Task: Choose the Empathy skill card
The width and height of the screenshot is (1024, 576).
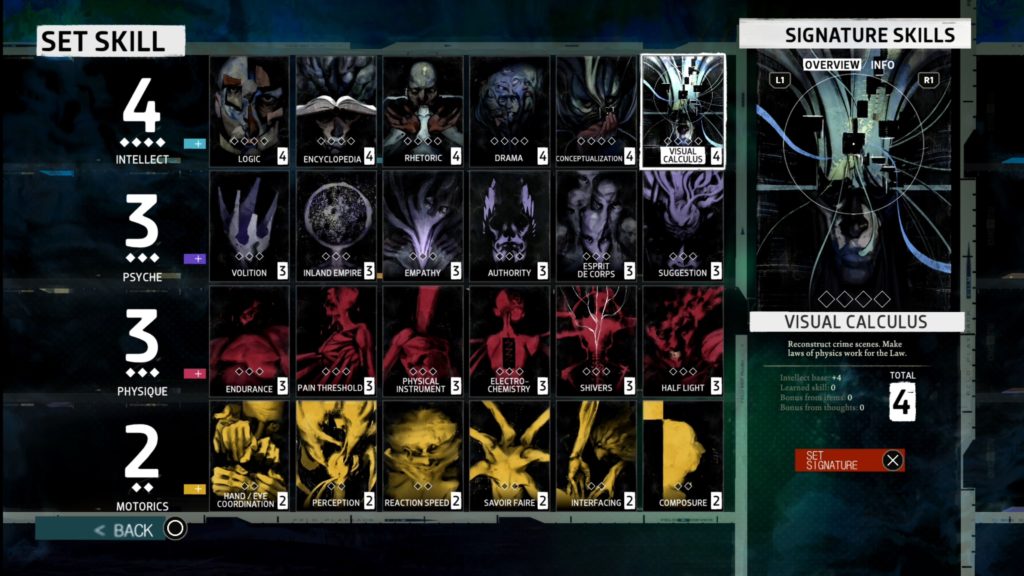Action: coord(422,226)
